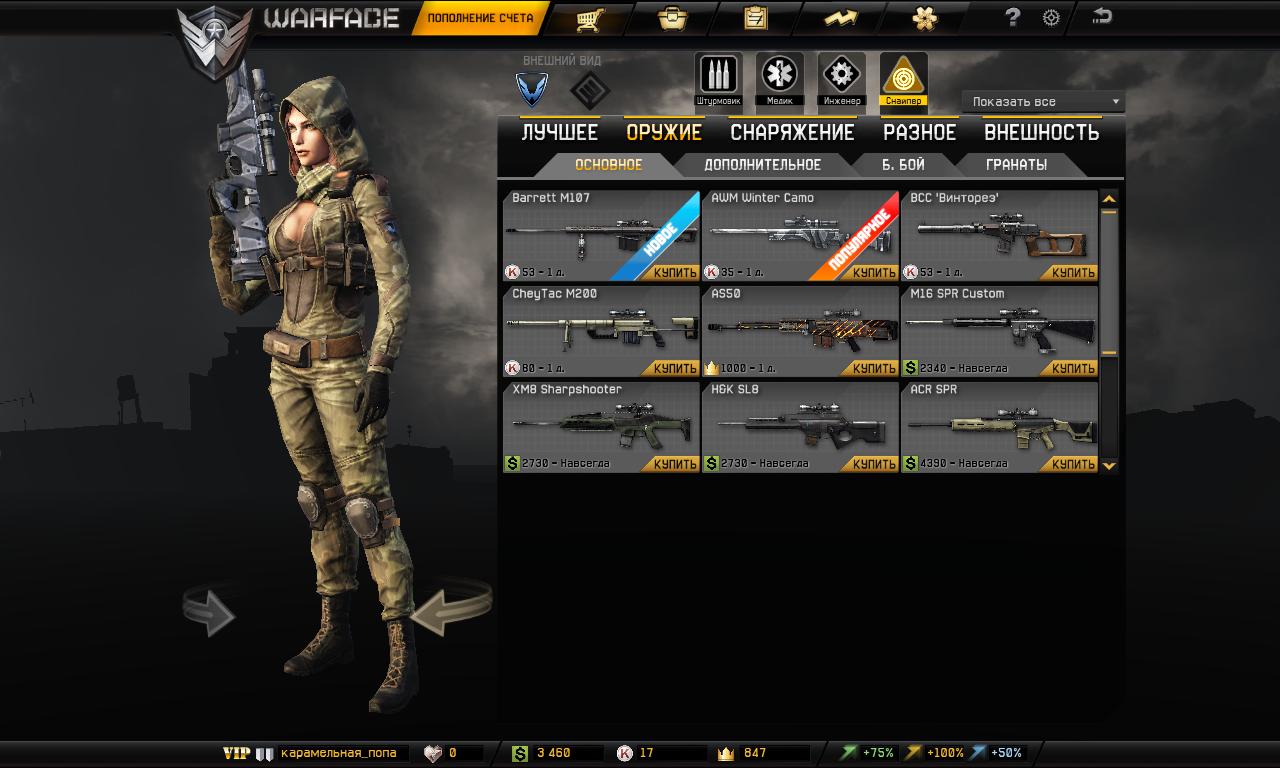Switch to the Лучшее shop tab
The image size is (1280, 768).
559,133
